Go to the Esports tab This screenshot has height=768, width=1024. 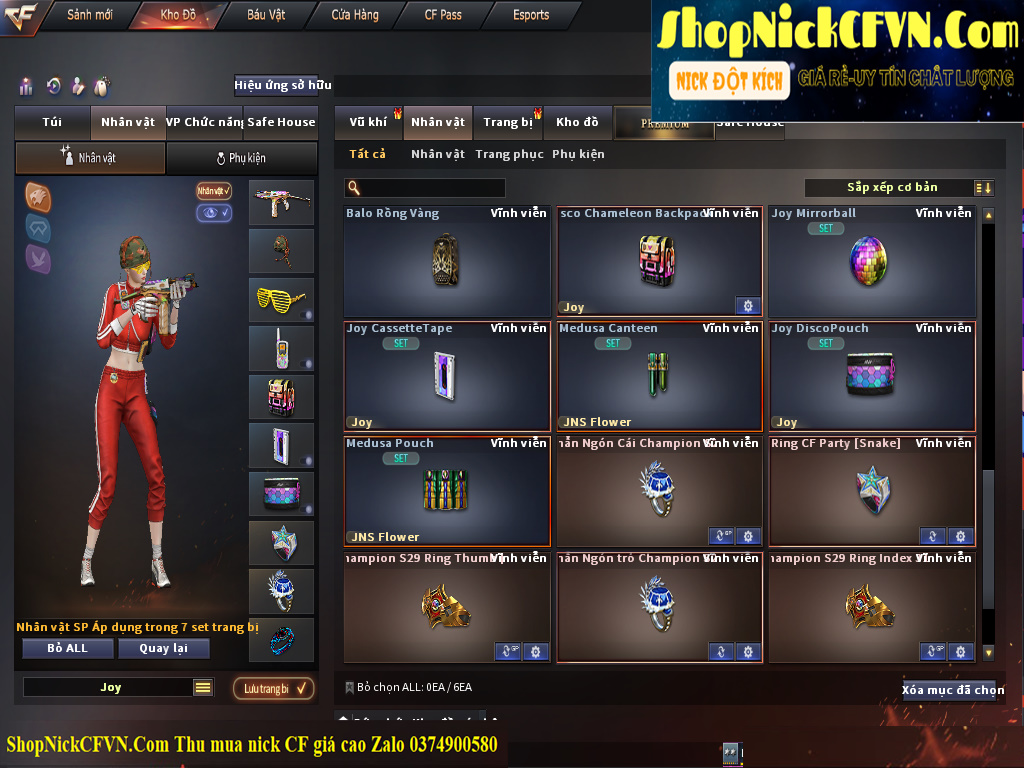click(x=531, y=15)
